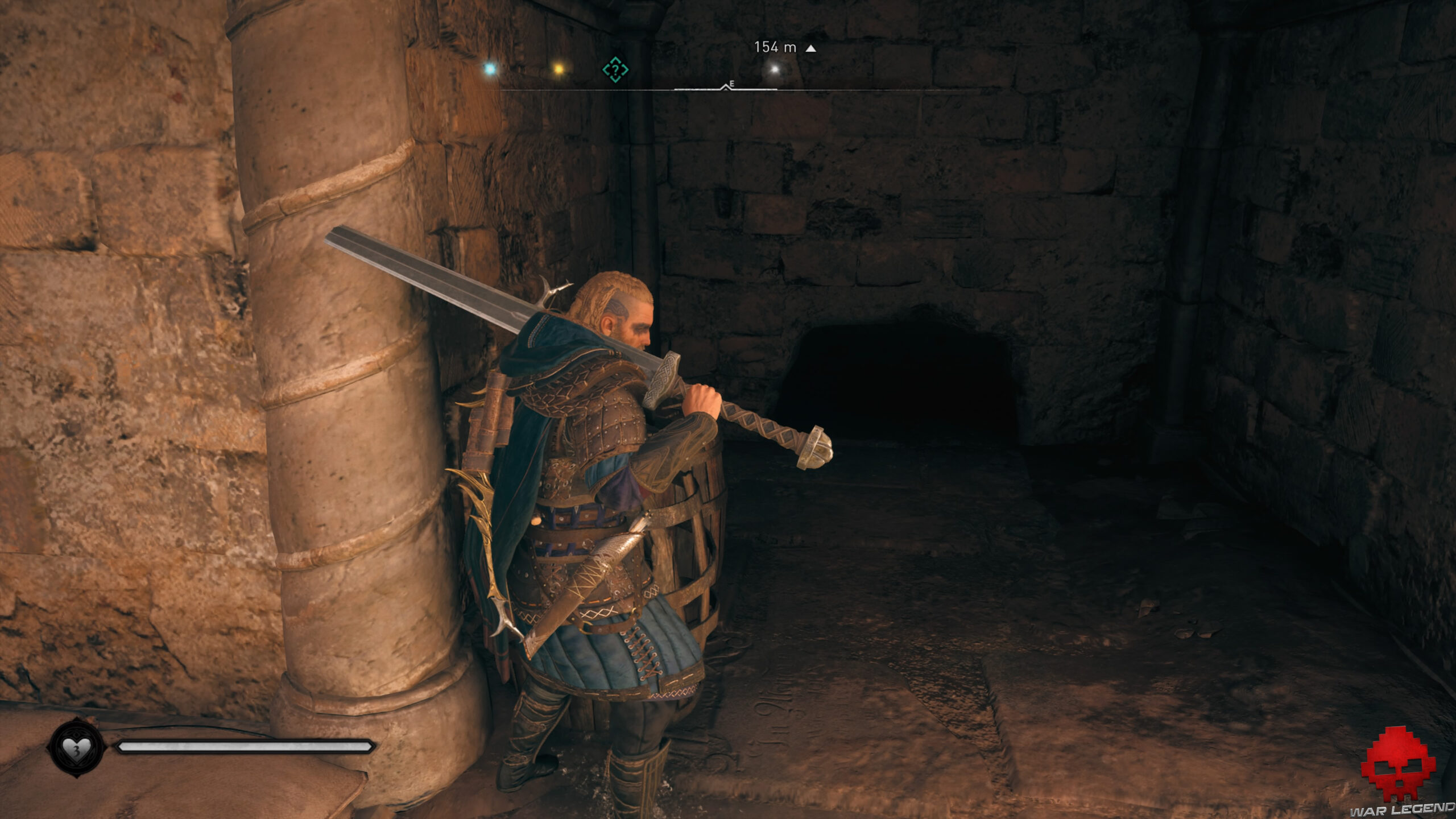The height and width of the screenshot is (819, 1456).
Task: Click the upward triangle elevation indicator
Action: (810, 49)
